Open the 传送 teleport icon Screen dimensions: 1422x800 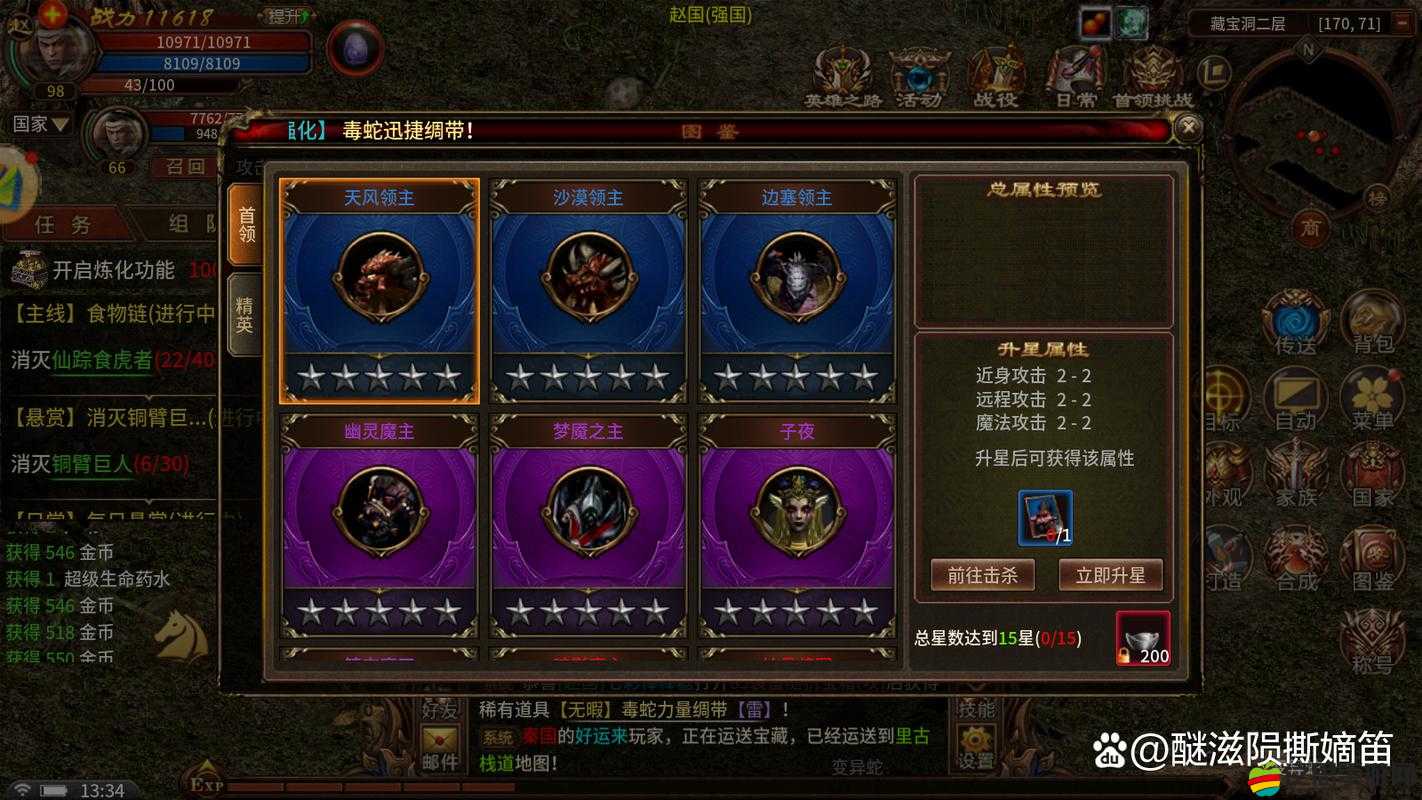(1295, 321)
